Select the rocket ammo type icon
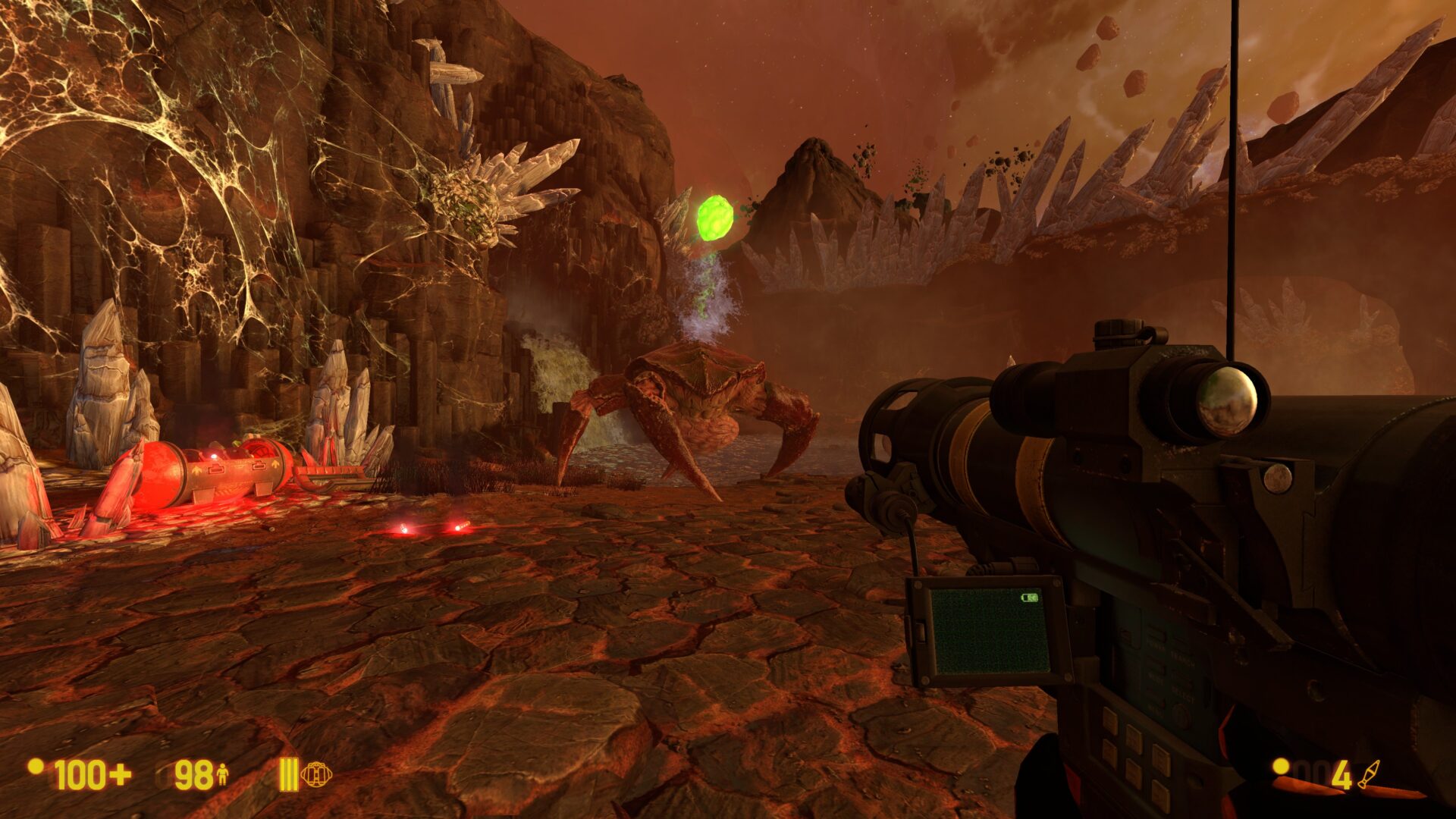The height and width of the screenshot is (819, 1456). [x=1369, y=774]
